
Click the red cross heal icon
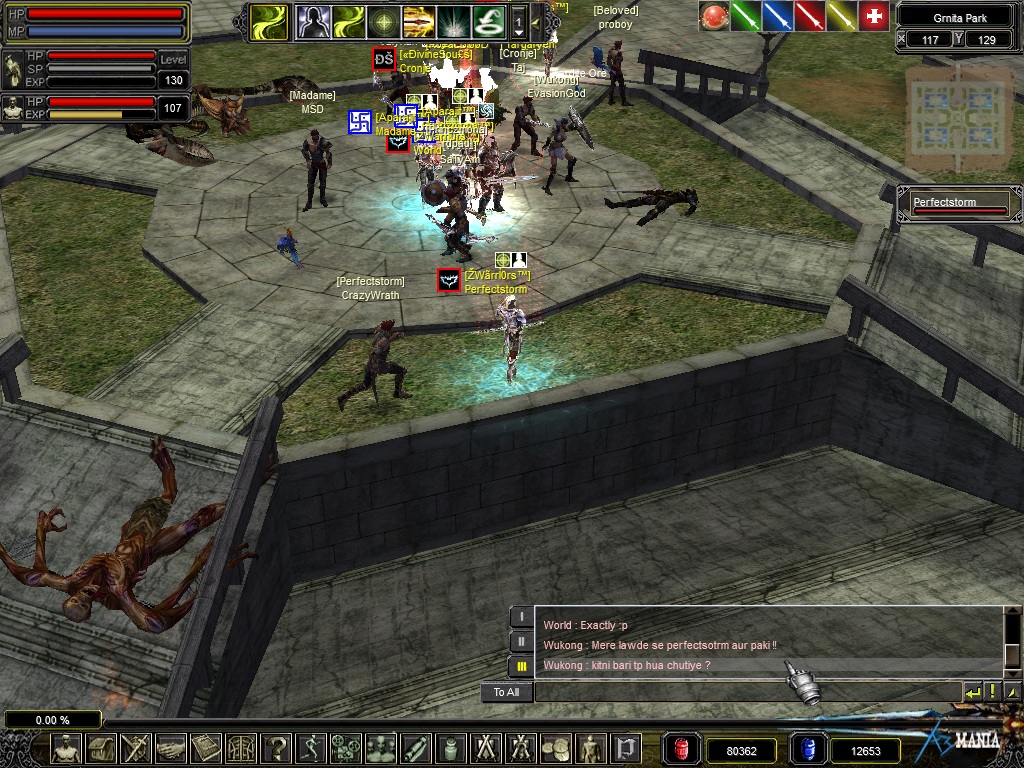[873, 17]
